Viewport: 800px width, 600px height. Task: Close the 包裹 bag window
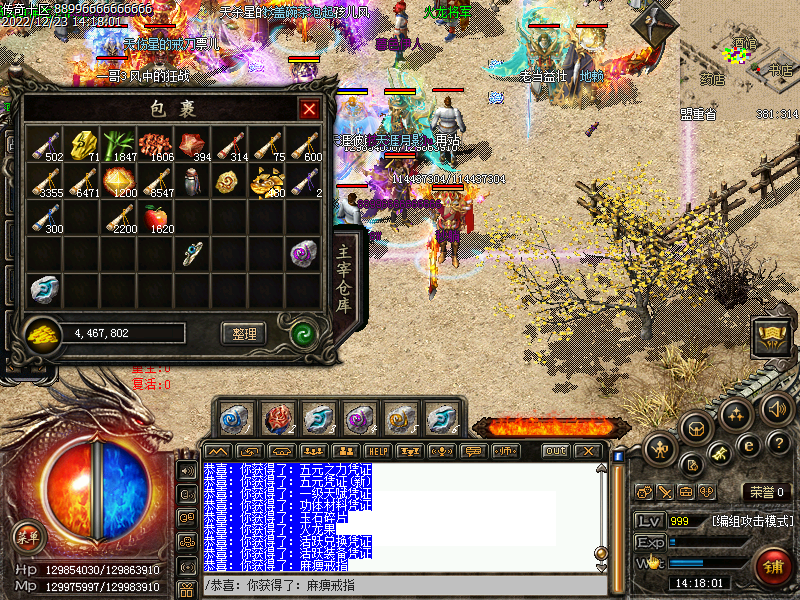pyautogui.click(x=310, y=109)
